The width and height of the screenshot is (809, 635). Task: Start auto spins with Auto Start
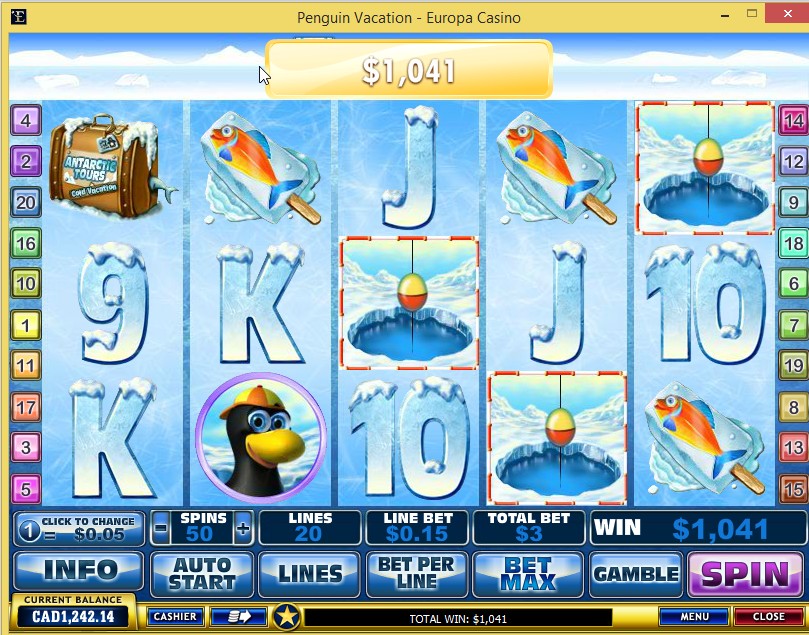point(201,573)
